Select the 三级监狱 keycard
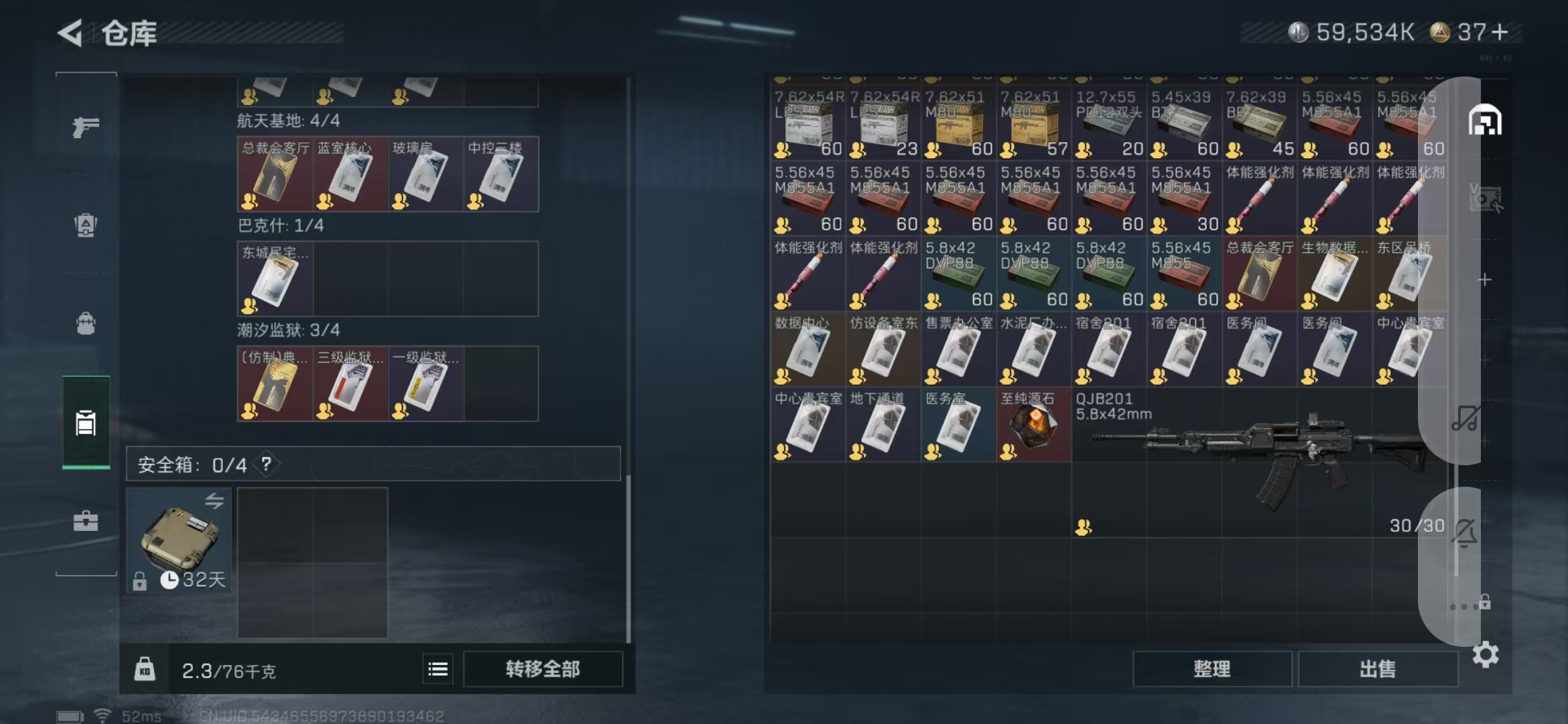Viewport: 1568px width, 724px height. coord(350,384)
